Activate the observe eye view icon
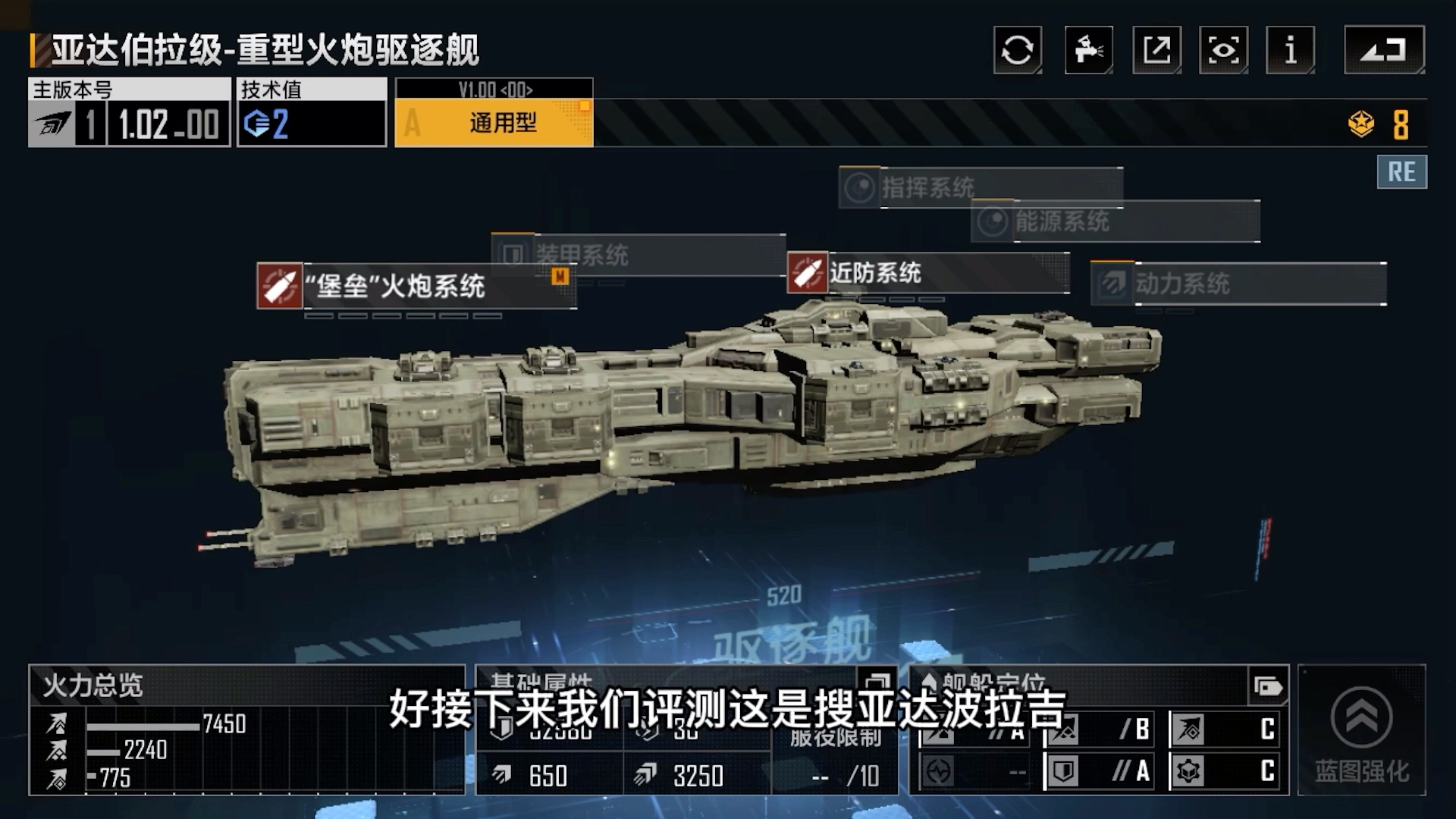 click(1222, 50)
